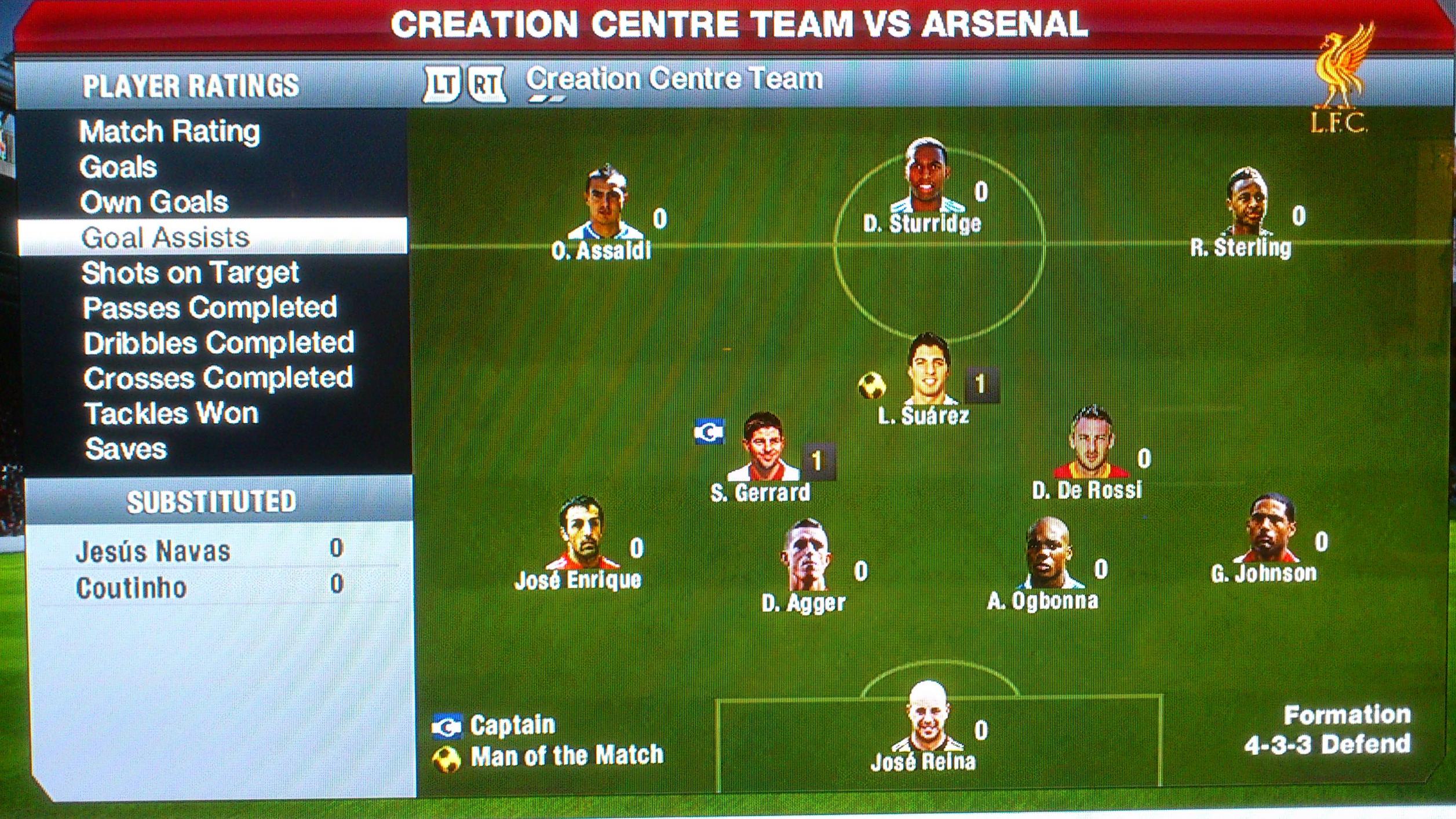
Task: Open Shots on Target ratings
Action: pos(190,273)
